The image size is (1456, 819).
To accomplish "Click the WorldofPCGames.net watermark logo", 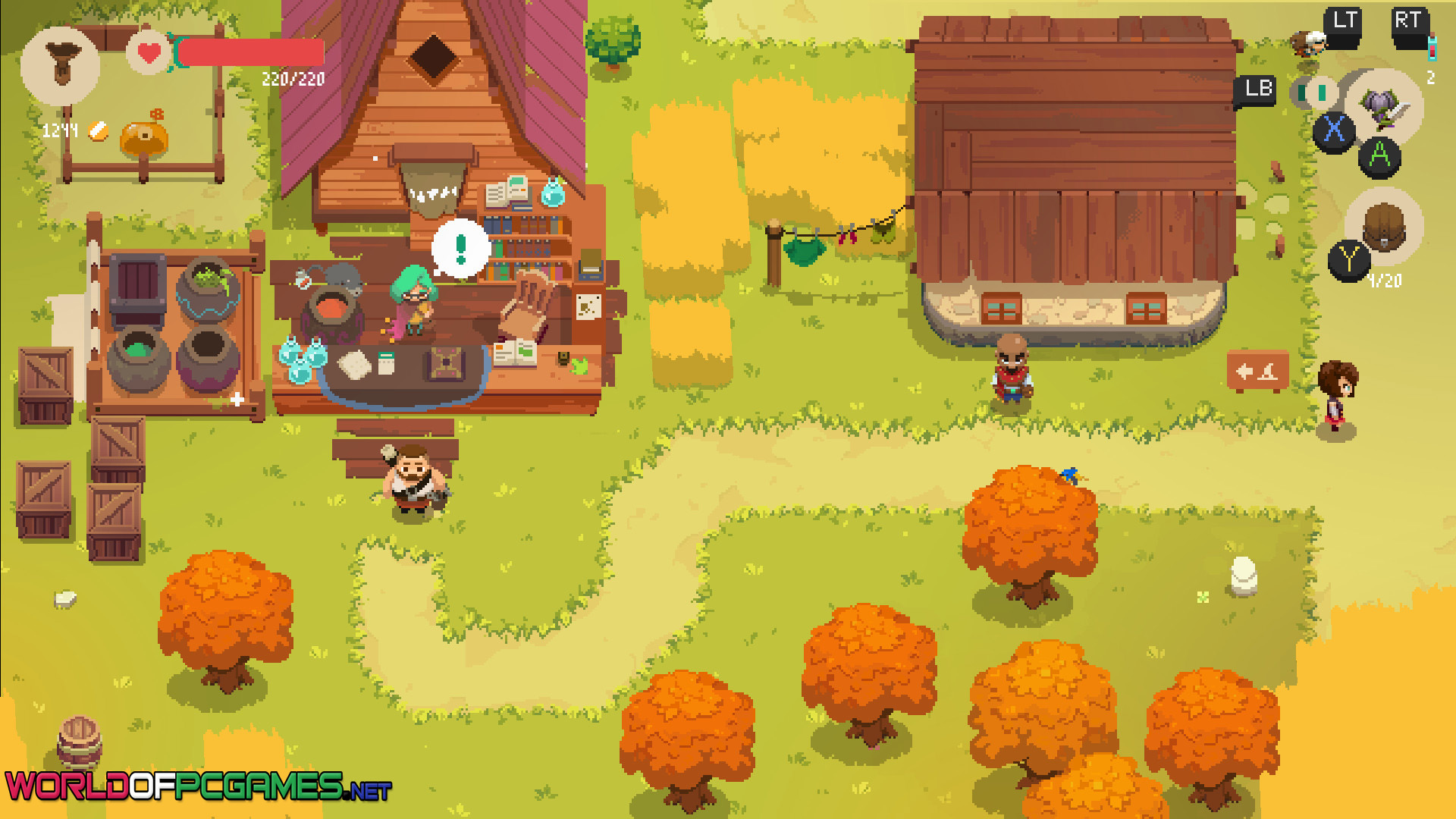I will pyautogui.click(x=197, y=786).
